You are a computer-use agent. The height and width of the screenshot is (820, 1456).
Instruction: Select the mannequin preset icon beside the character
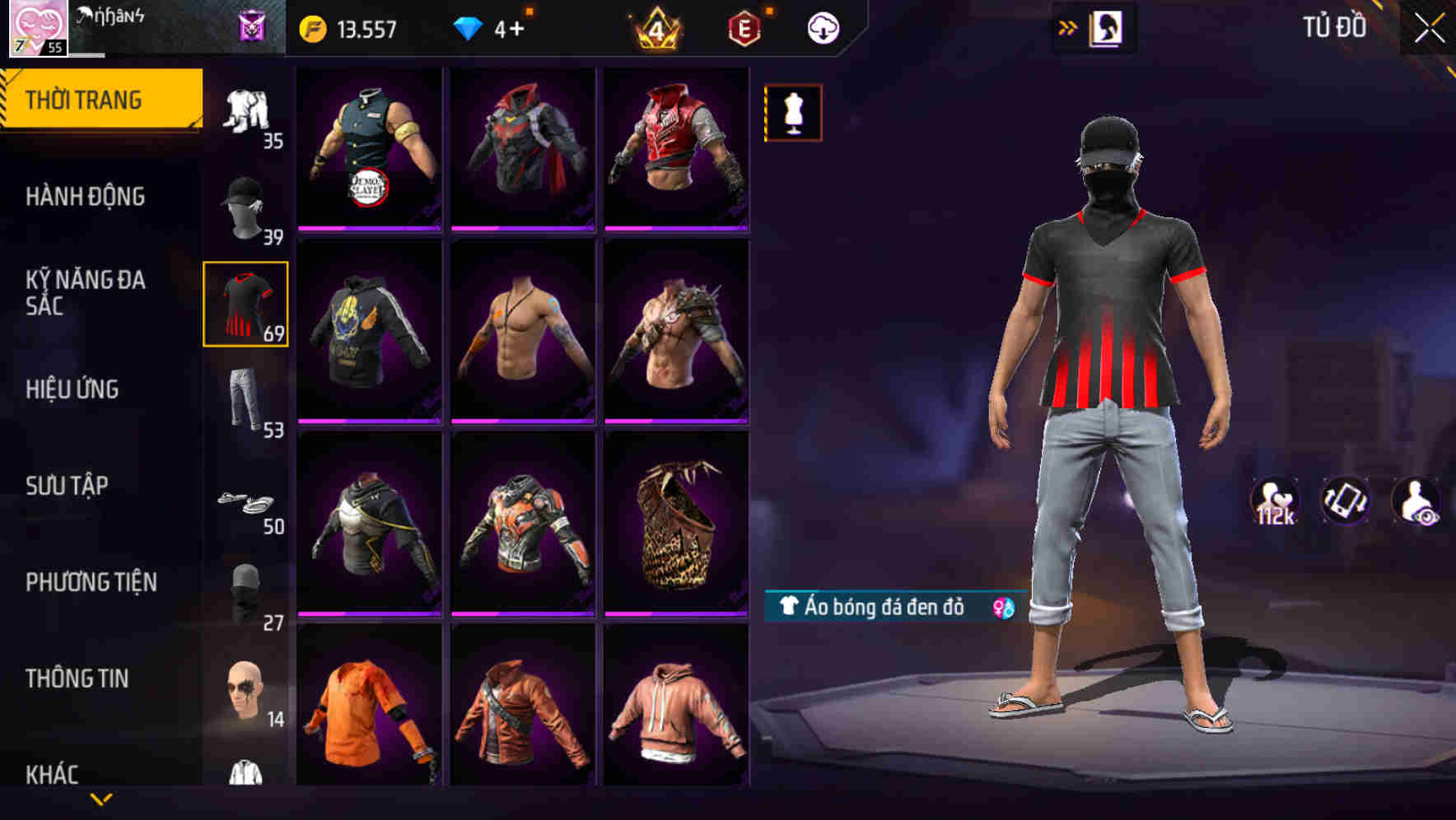click(793, 112)
